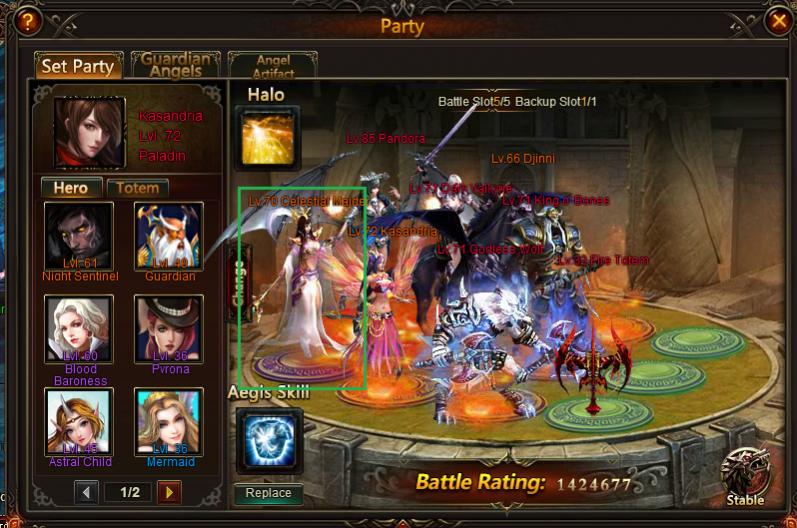Close the Party window
Viewport: 797px width, 528px height.
[778, 19]
